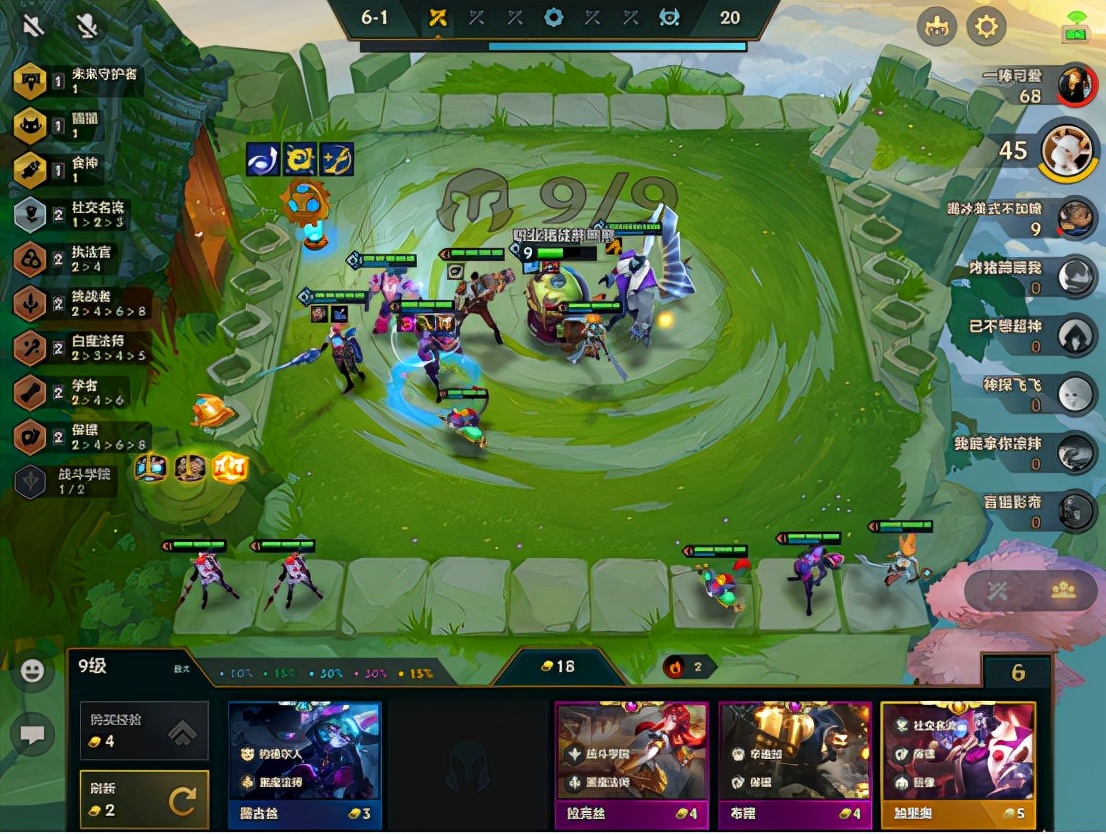Select the player with 9 health

click(x=1076, y=218)
